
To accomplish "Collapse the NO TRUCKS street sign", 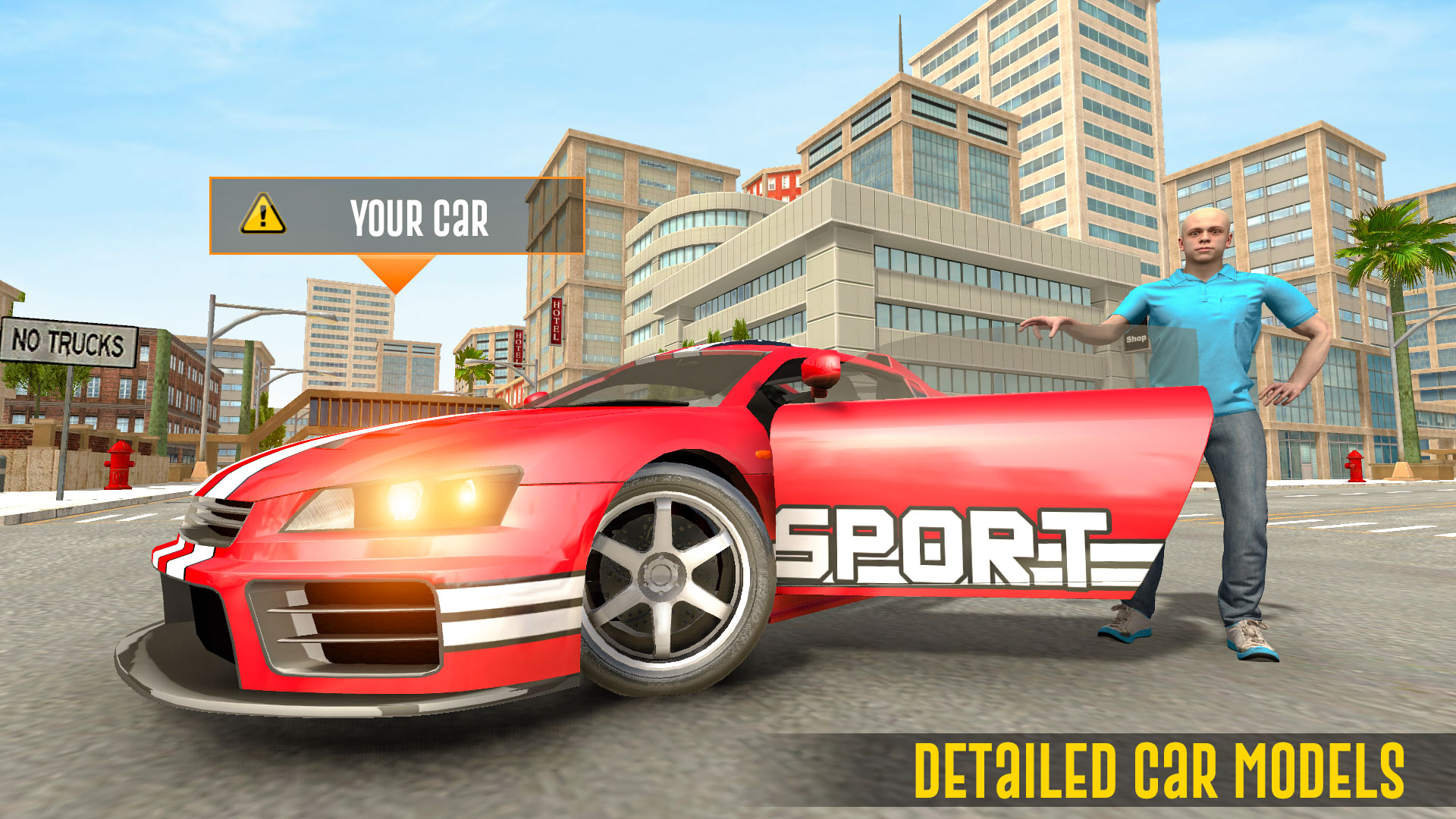I will 68,343.
